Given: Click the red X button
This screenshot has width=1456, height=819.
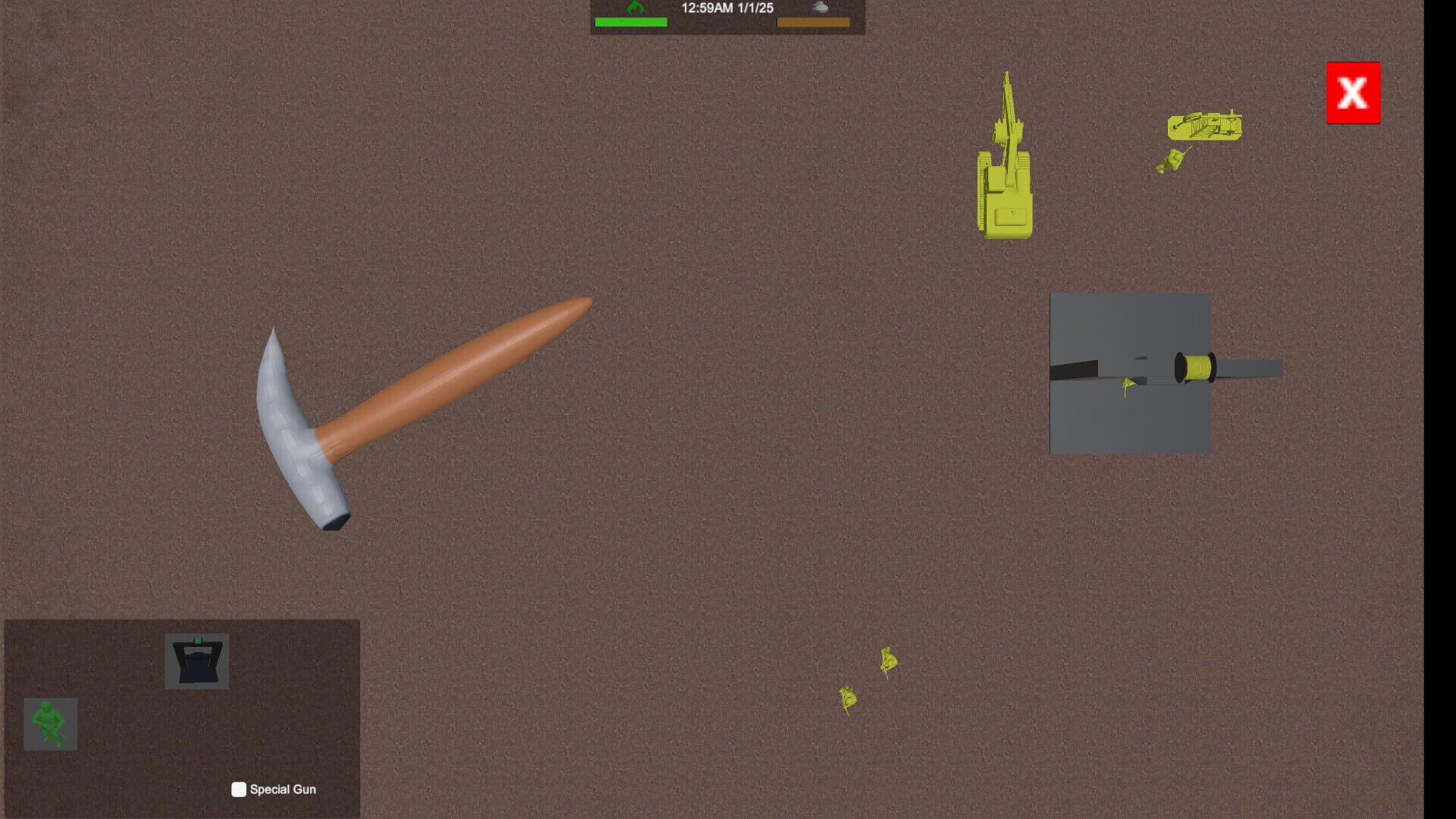Looking at the screenshot, I should (1354, 93).
